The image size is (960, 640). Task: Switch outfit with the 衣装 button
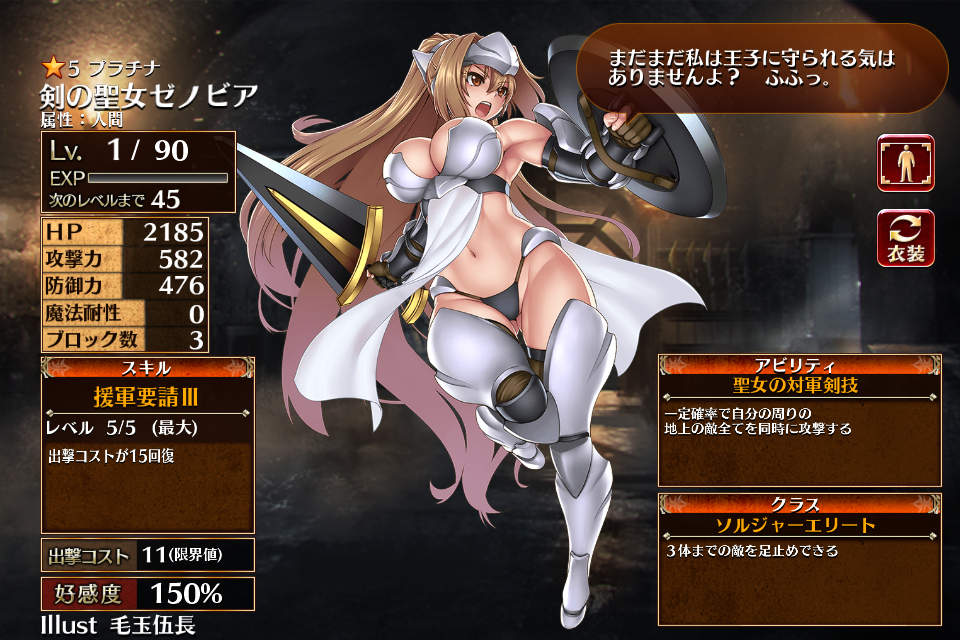point(905,238)
